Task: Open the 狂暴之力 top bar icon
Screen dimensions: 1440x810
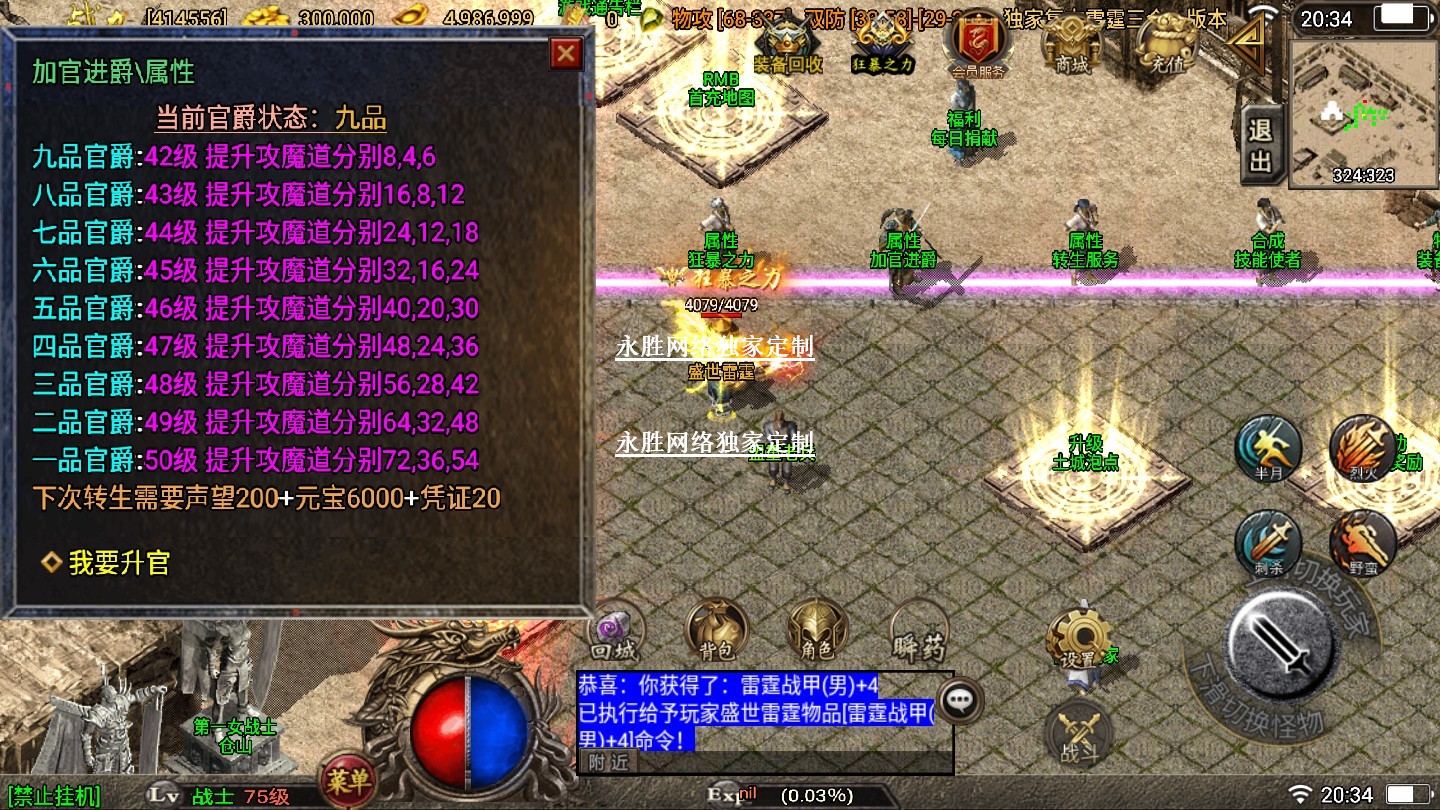Action: click(x=883, y=45)
